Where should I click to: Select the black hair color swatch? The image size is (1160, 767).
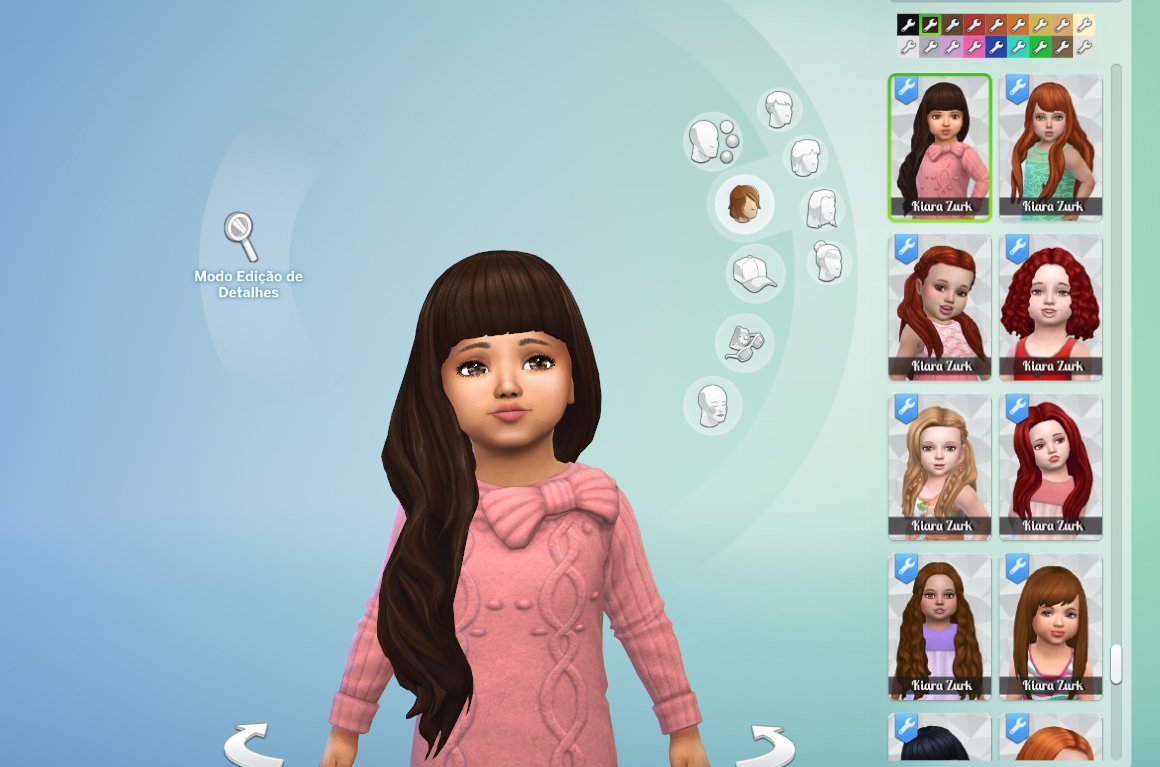pyautogui.click(x=907, y=25)
